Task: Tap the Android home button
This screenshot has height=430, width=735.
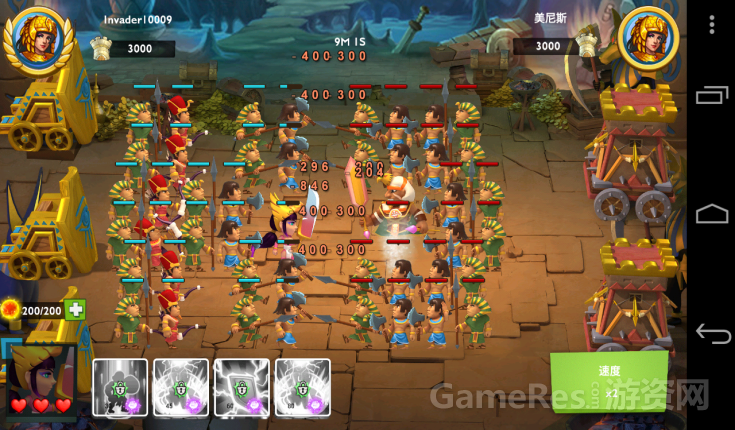Action: tap(713, 214)
